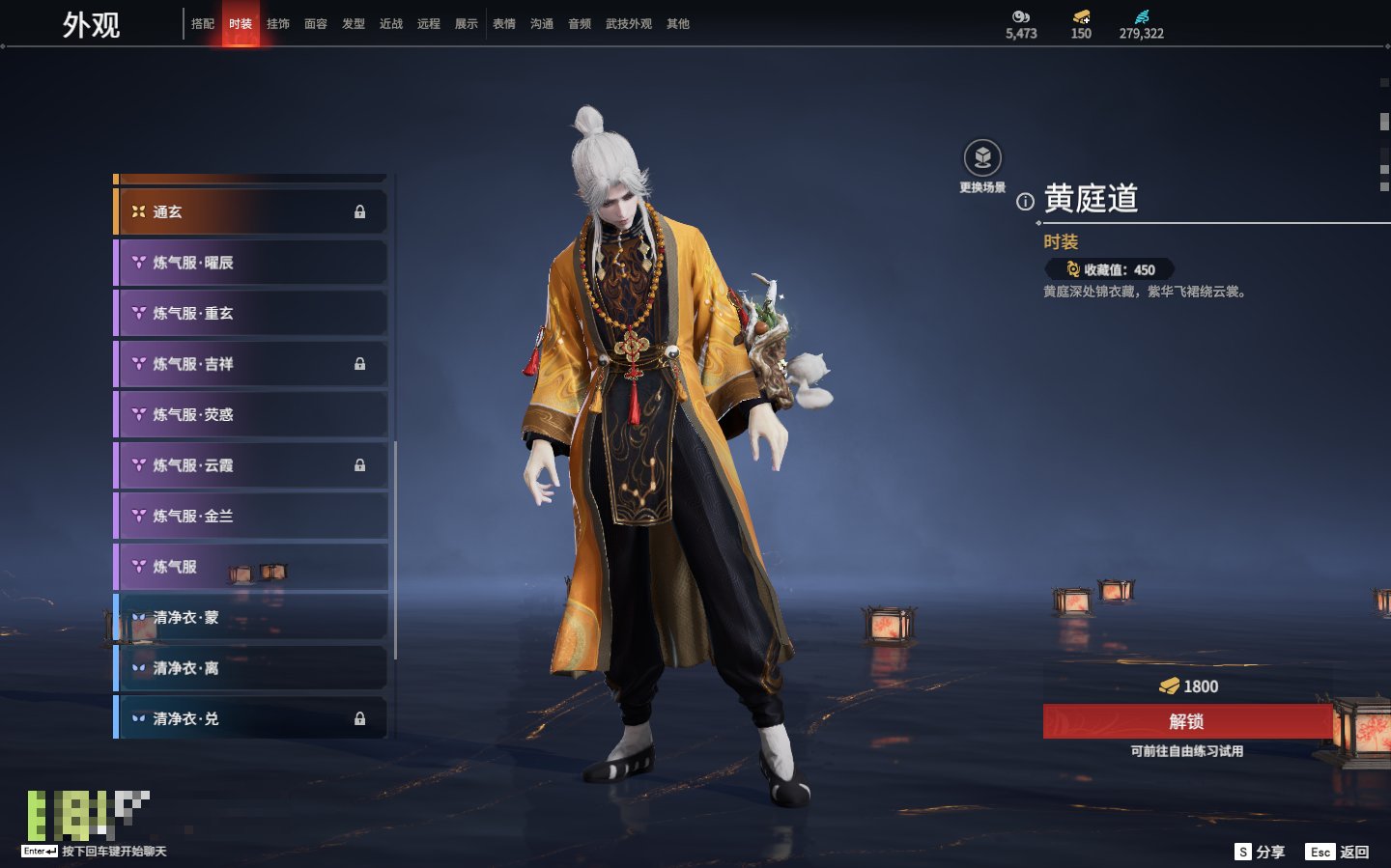Select the locked 炼气服·吉祥 outfit

[x=251, y=364]
